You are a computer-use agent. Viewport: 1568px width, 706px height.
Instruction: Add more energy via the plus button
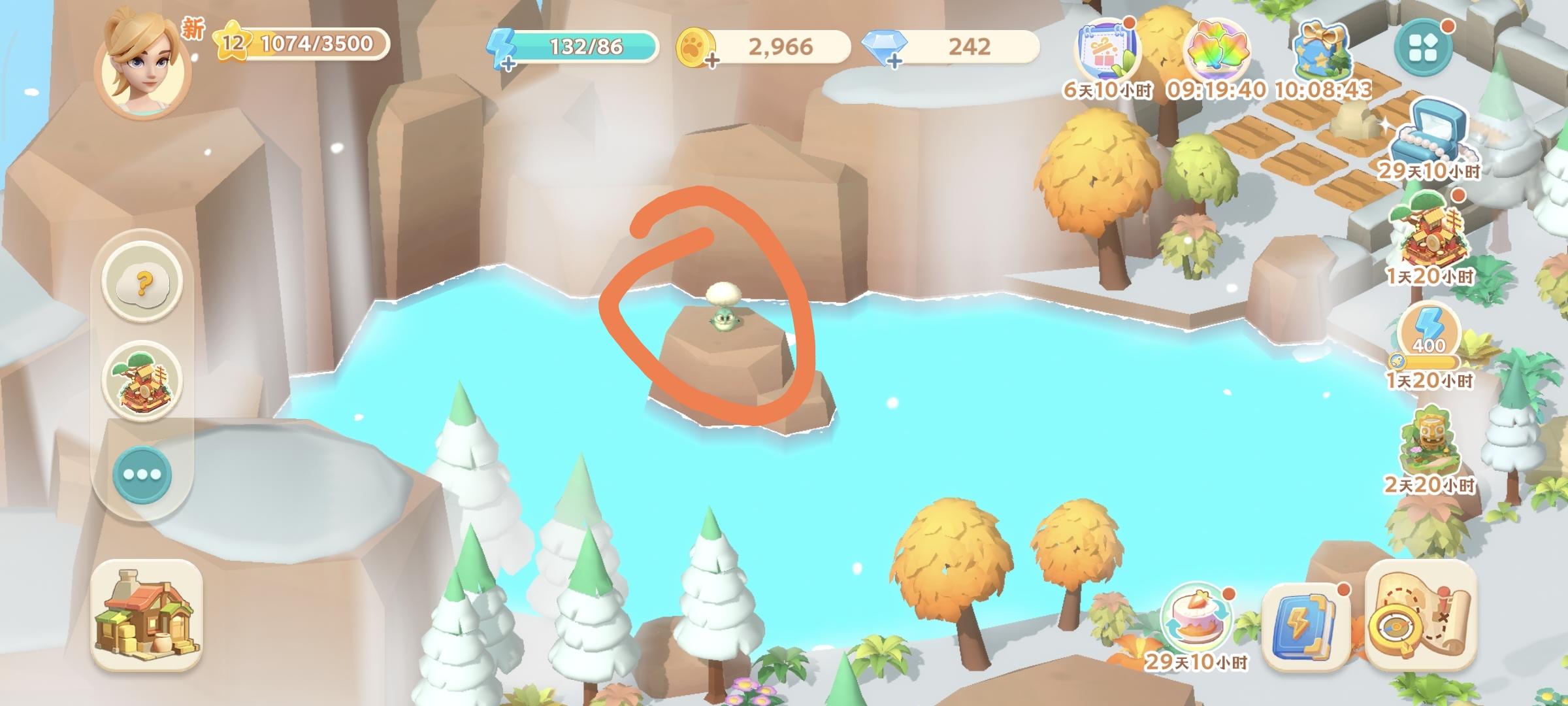[x=509, y=62]
